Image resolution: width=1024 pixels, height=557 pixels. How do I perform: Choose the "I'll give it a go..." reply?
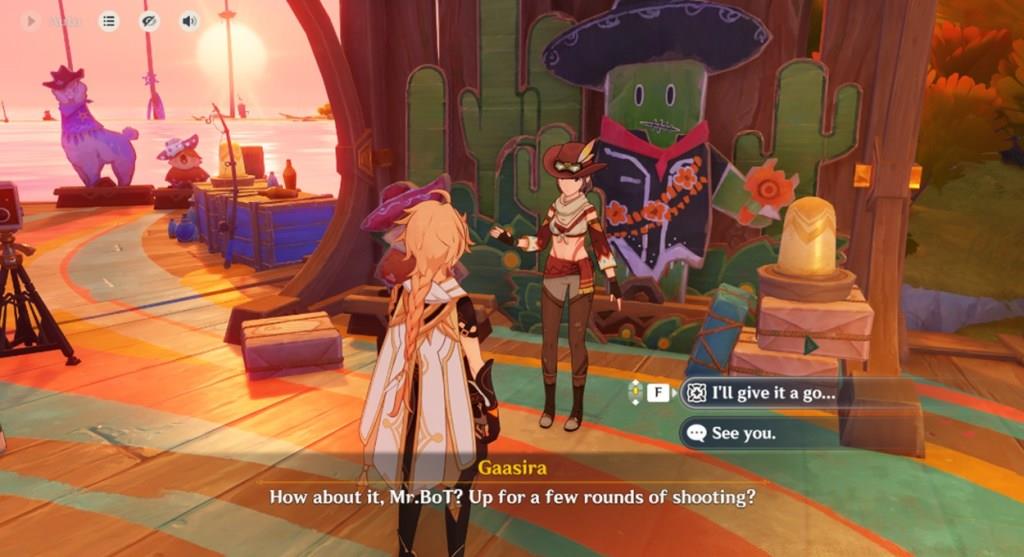772,393
